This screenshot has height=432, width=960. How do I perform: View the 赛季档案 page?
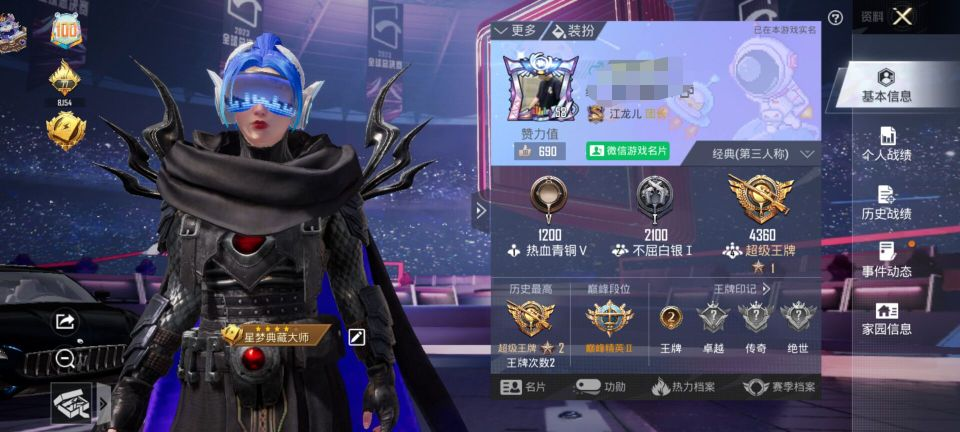(x=780, y=387)
